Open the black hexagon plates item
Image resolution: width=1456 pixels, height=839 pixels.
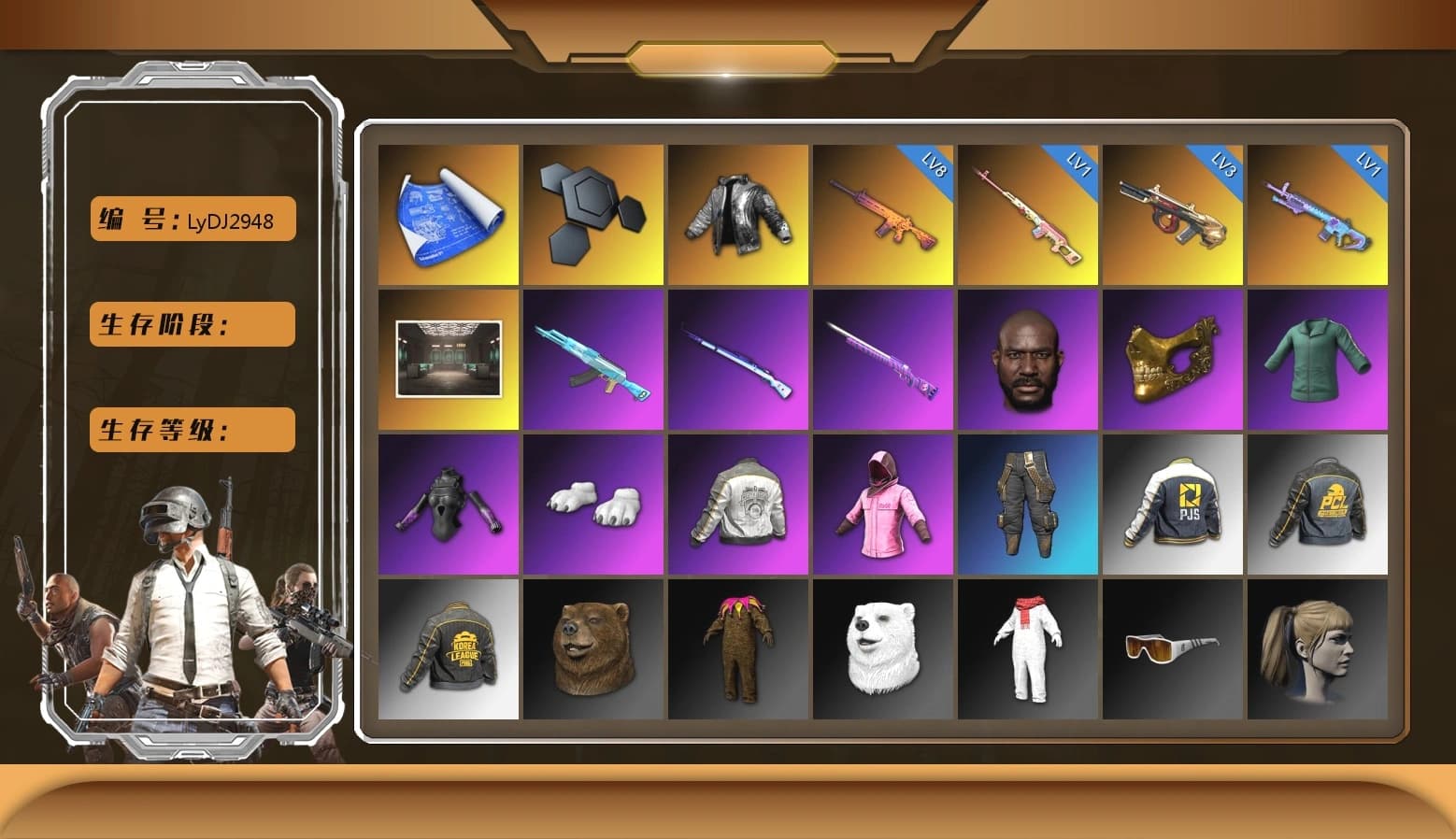click(592, 213)
